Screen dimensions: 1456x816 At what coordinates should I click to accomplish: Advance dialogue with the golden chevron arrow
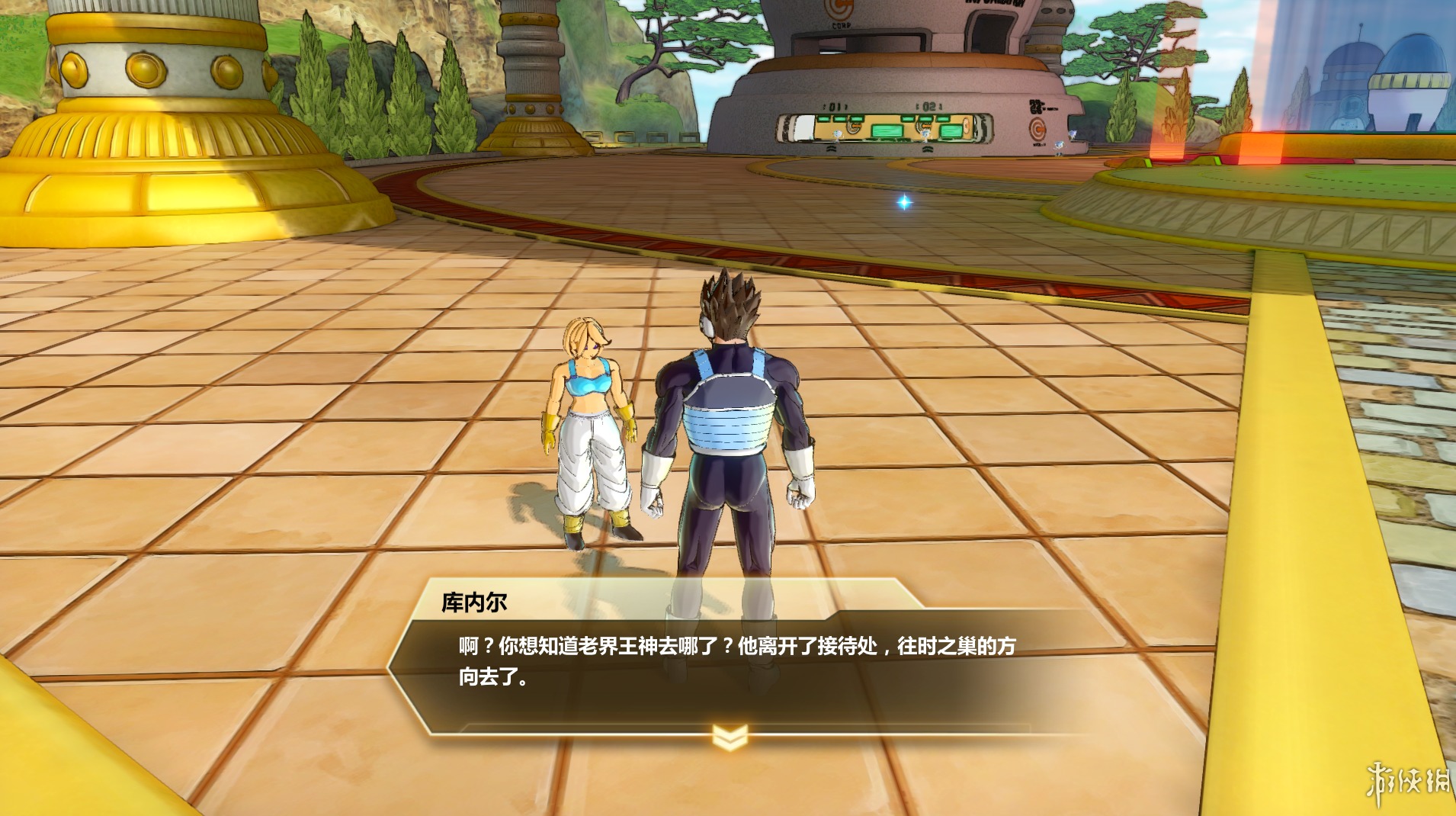[729, 737]
